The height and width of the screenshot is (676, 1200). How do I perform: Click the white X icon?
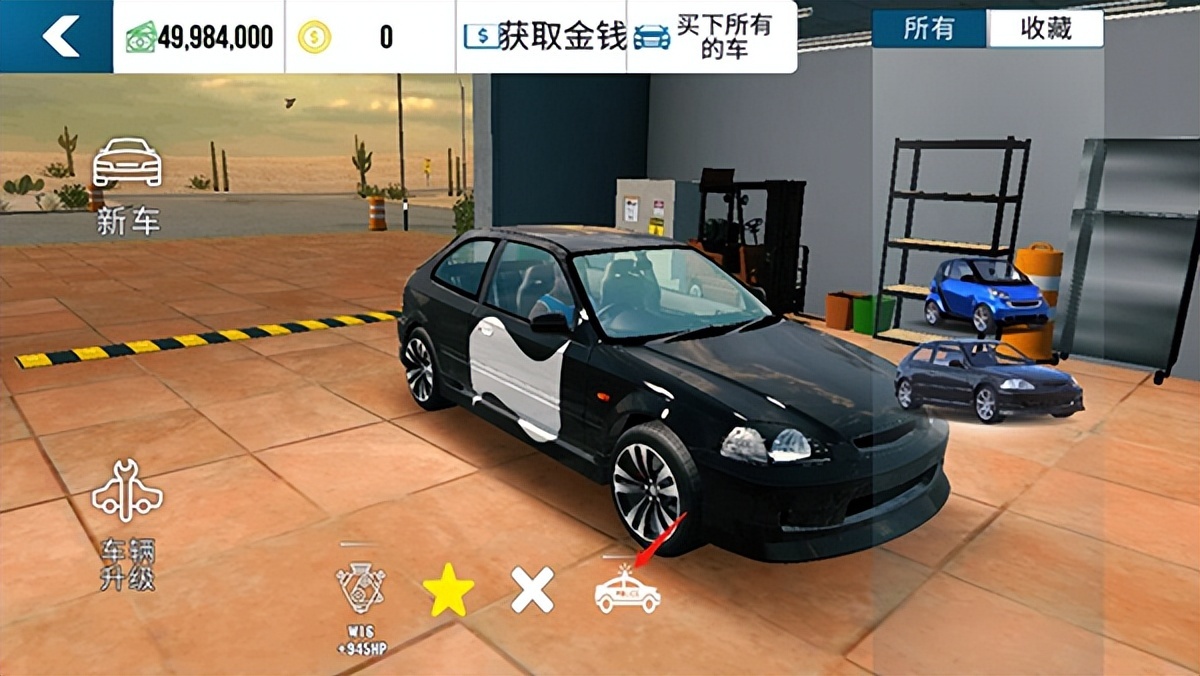click(x=532, y=590)
